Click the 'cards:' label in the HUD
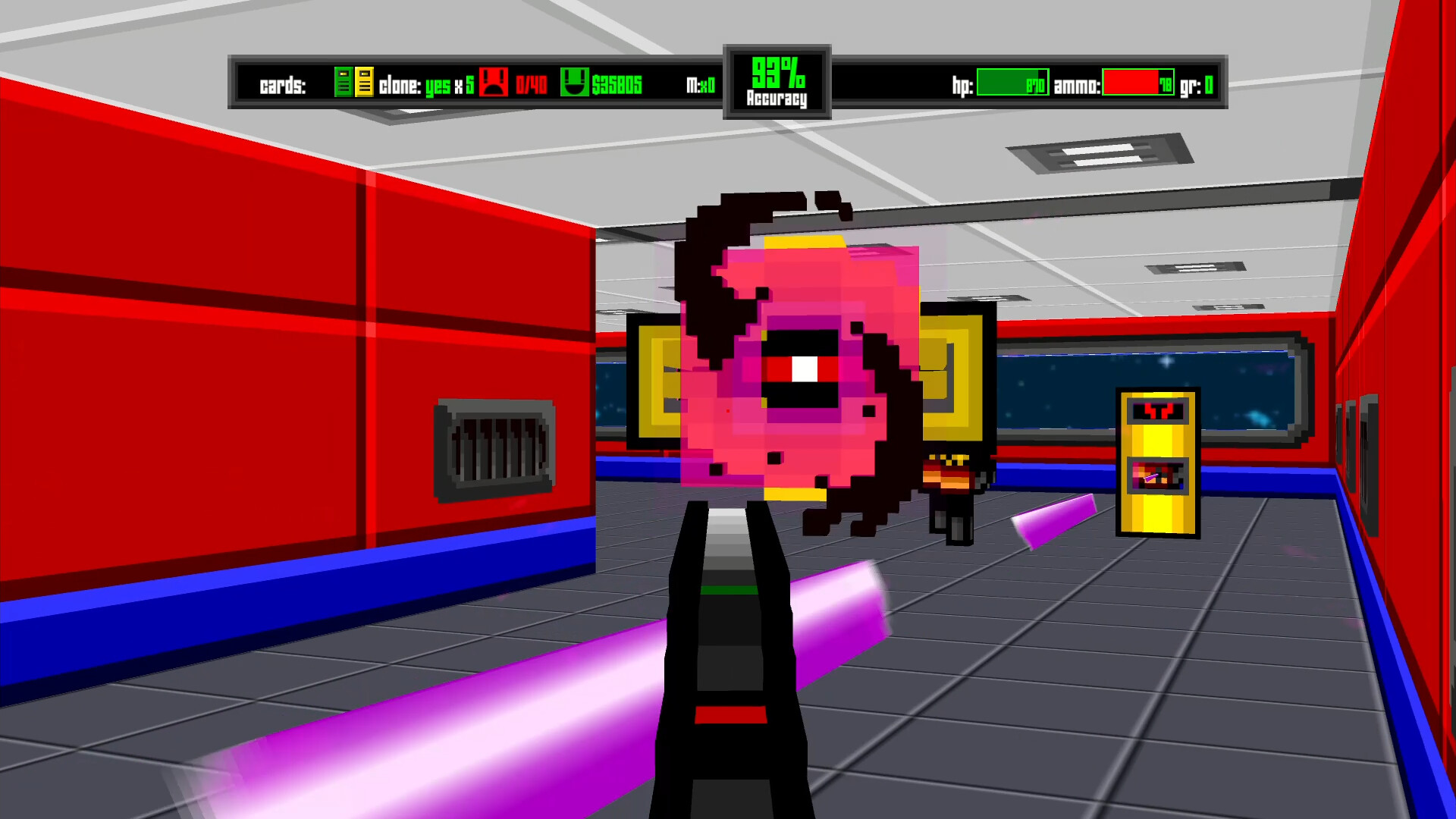This screenshot has width=1456, height=819. point(283,83)
